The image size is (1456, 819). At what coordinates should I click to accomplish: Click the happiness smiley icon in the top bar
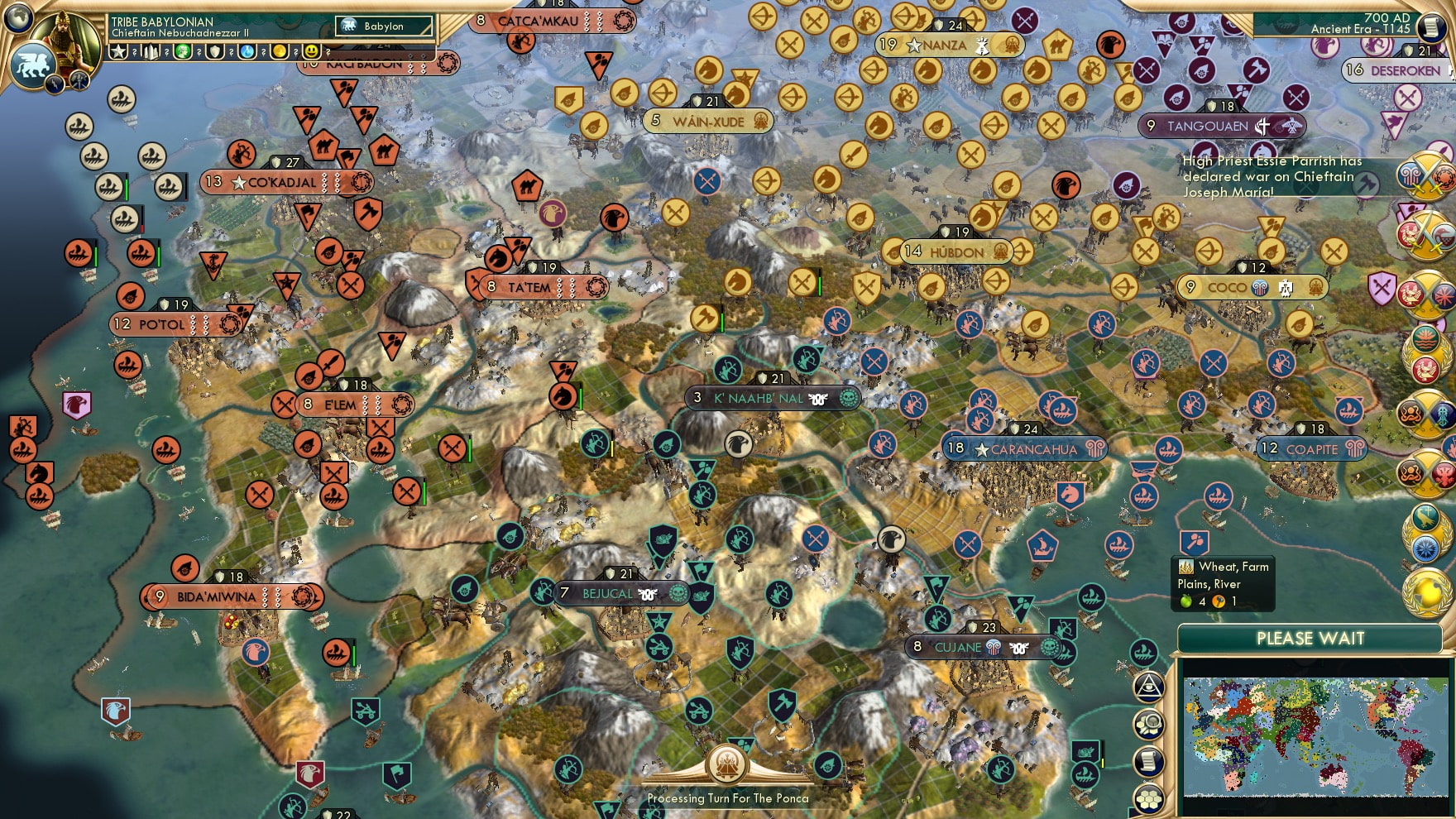pos(310,52)
